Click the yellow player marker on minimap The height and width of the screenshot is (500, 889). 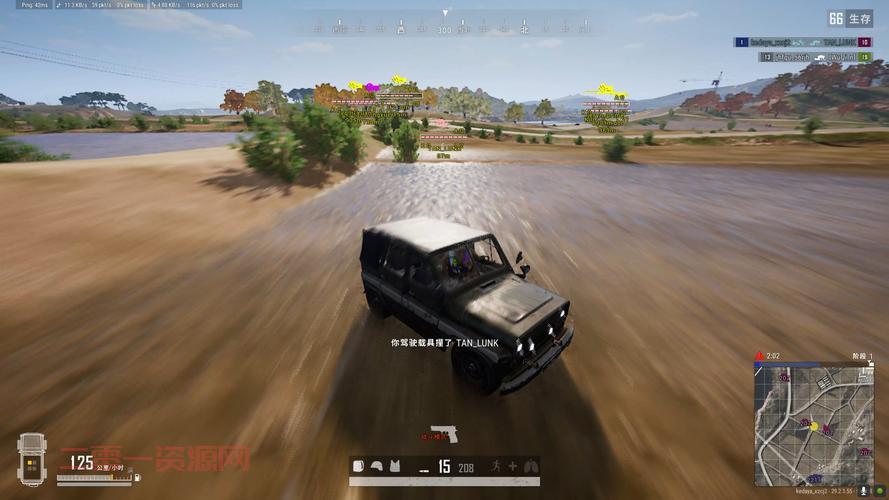pyautogui.click(x=814, y=427)
